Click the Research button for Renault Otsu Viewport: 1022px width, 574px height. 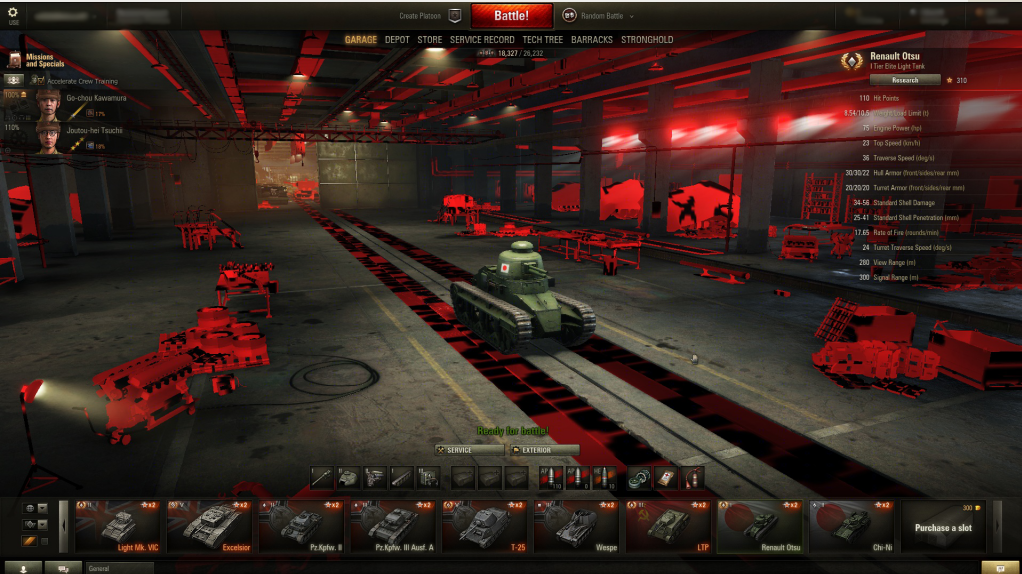(904, 80)
